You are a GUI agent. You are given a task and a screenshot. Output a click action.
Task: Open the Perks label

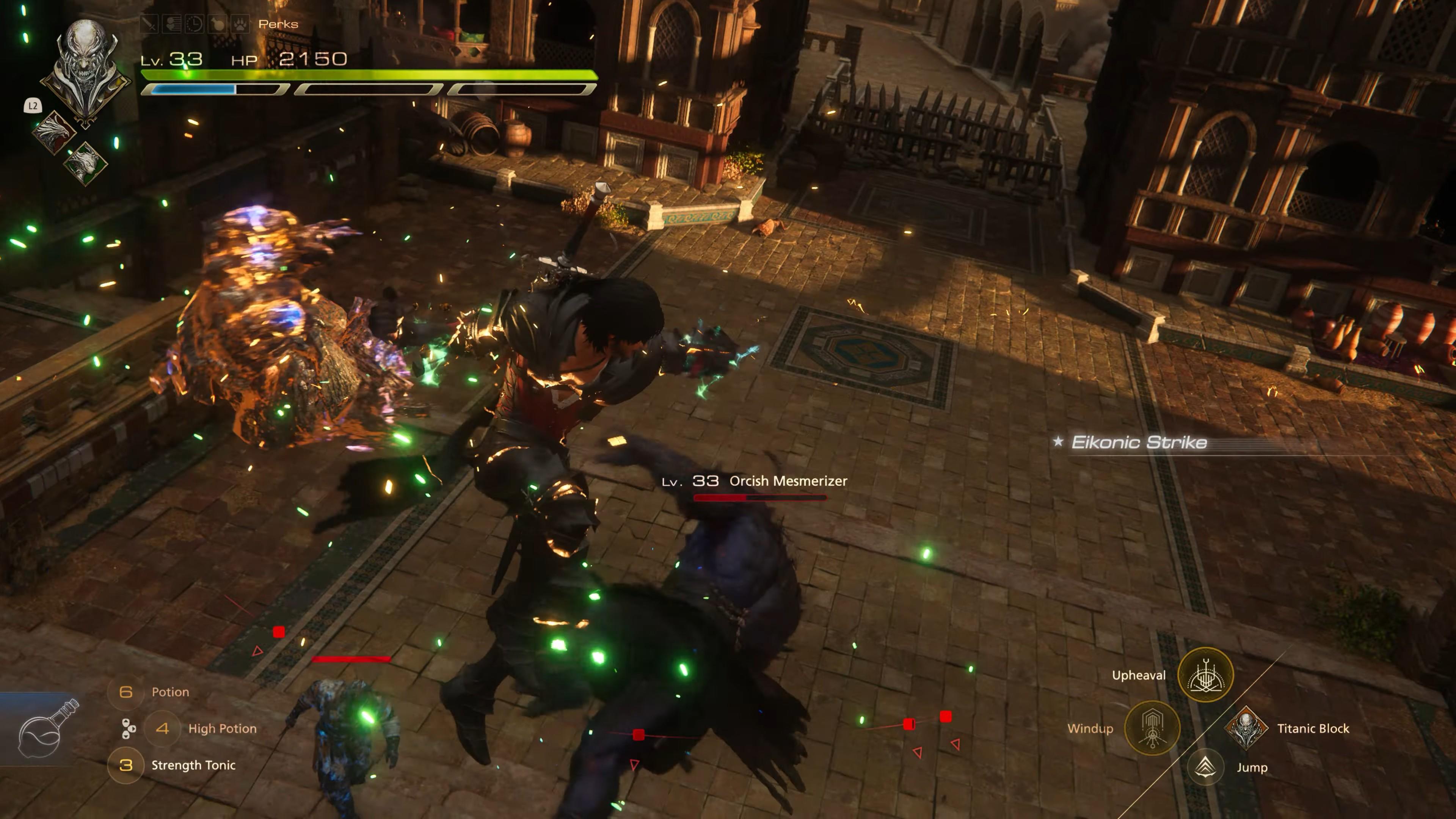coord(278,24)
